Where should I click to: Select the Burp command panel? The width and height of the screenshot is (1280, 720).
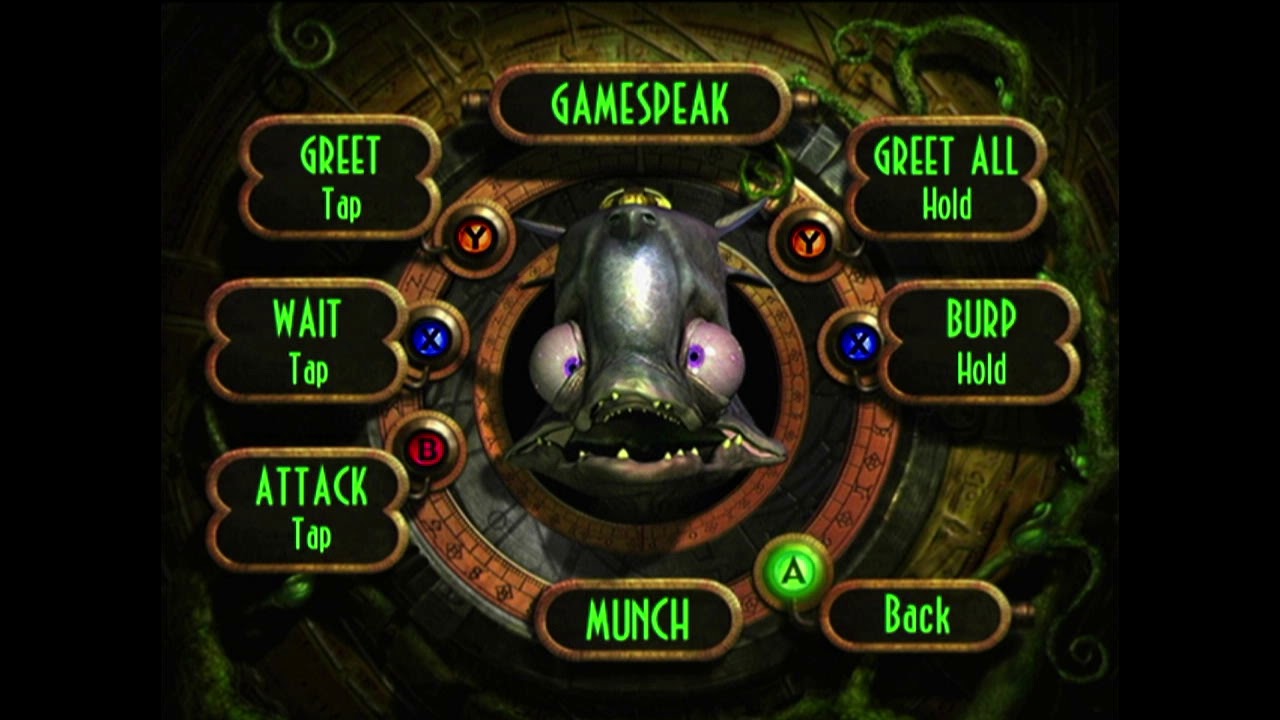[x=980, y=342]
